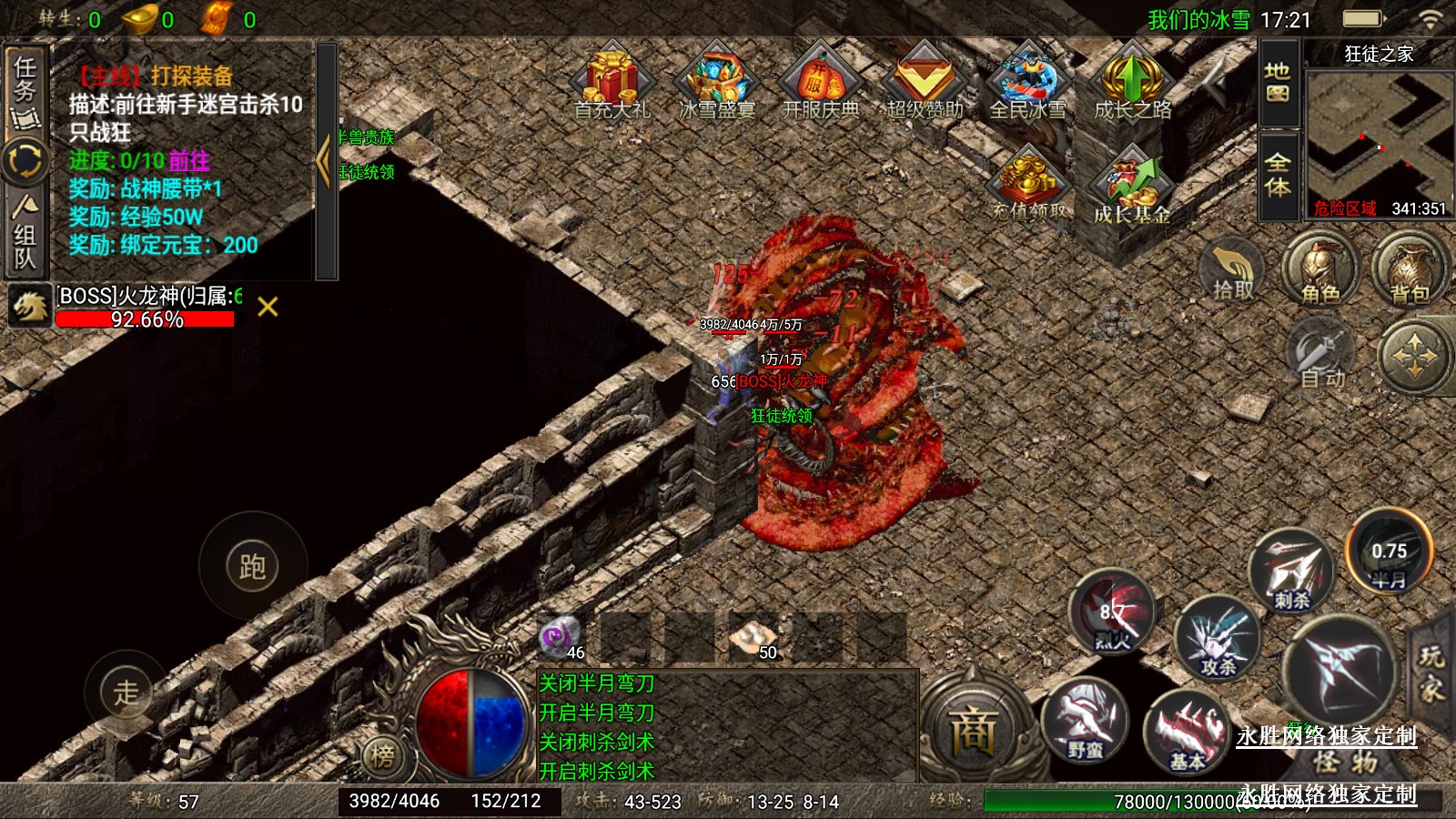Click the 前往 quest link
Screen dimensions: 1456x819
click(x=189, y=161)
